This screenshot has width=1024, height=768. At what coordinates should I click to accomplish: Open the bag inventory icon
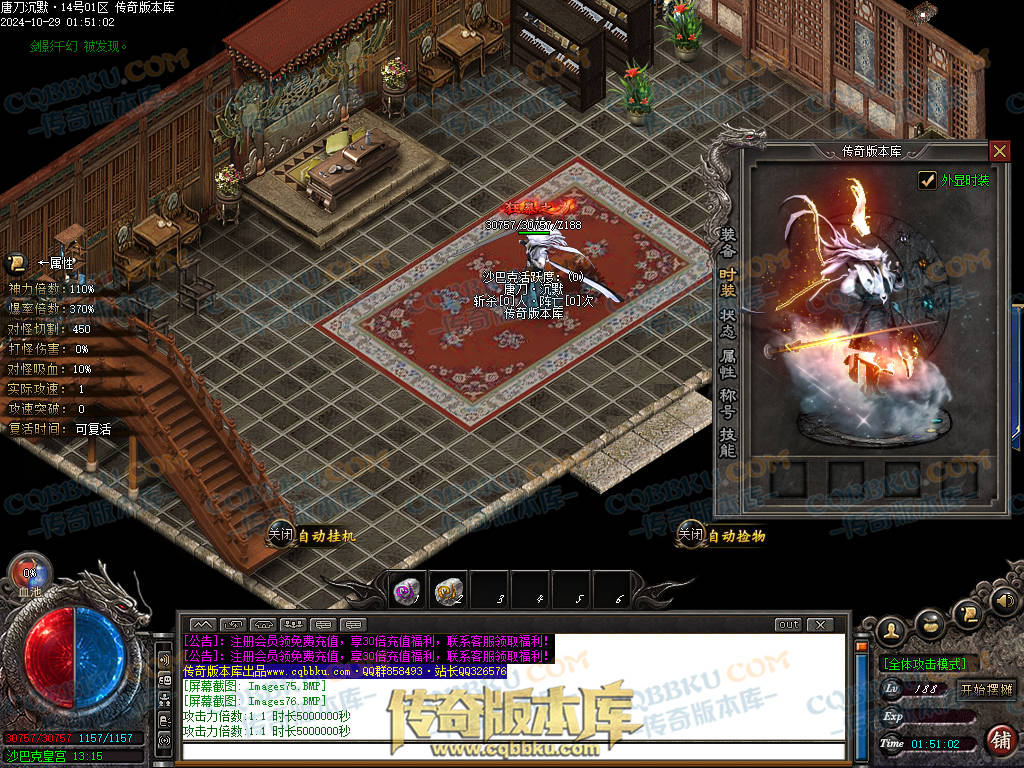930,624
